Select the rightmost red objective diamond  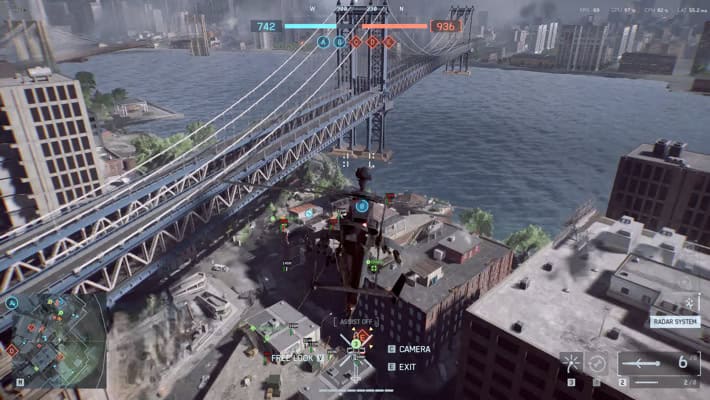click(x=389, y=42)
